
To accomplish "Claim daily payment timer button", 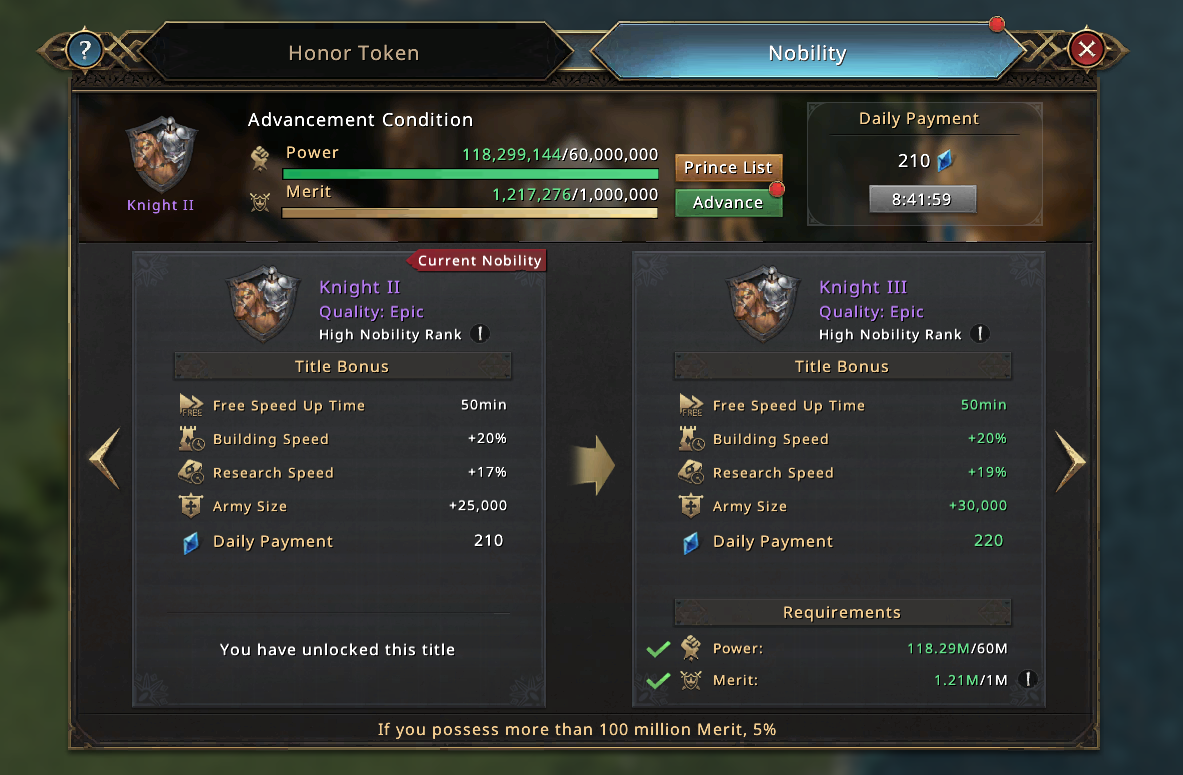I will (x=922, y=199).
